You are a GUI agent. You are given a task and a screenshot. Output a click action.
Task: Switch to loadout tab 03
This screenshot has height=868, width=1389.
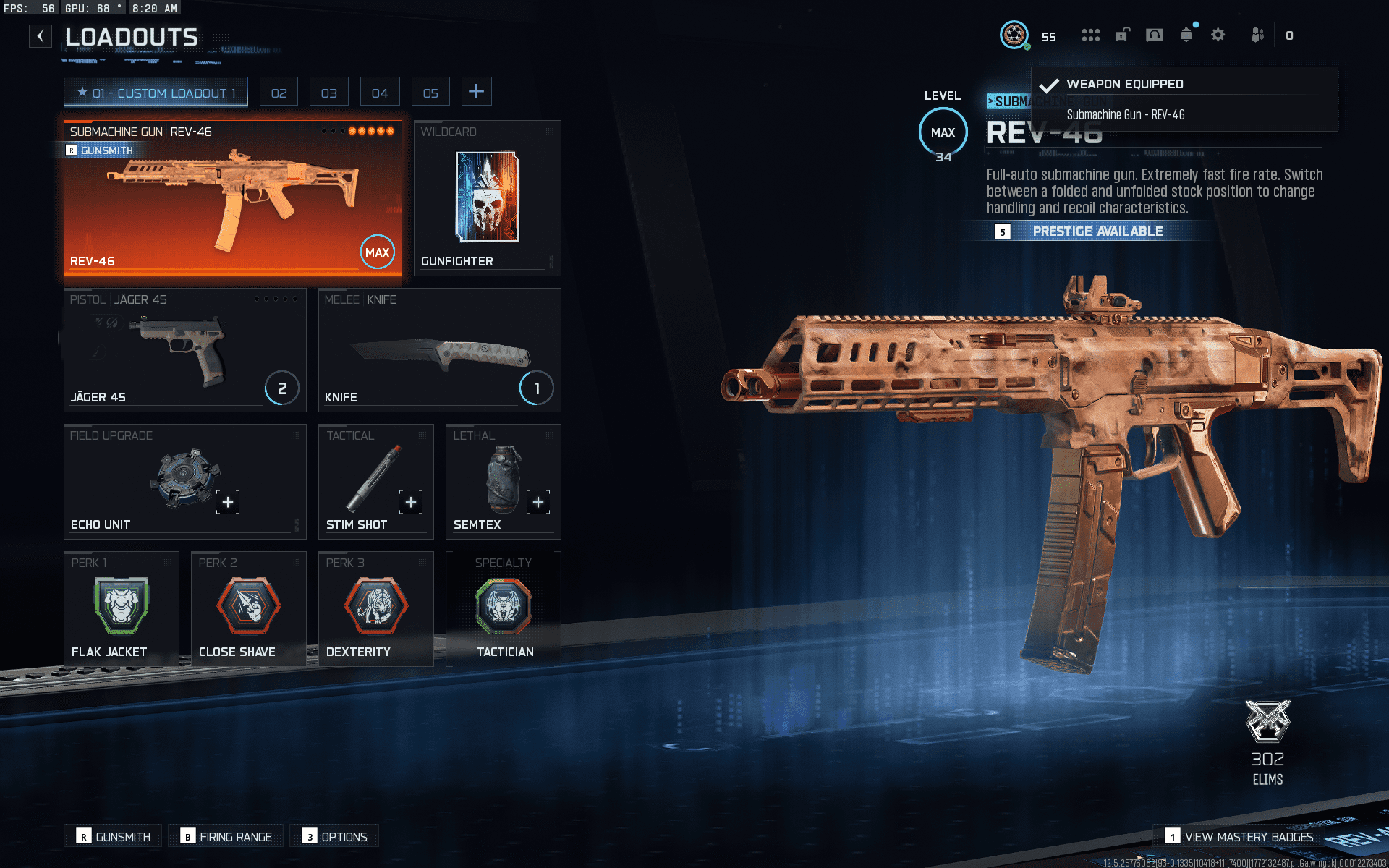tap(329, 93)
